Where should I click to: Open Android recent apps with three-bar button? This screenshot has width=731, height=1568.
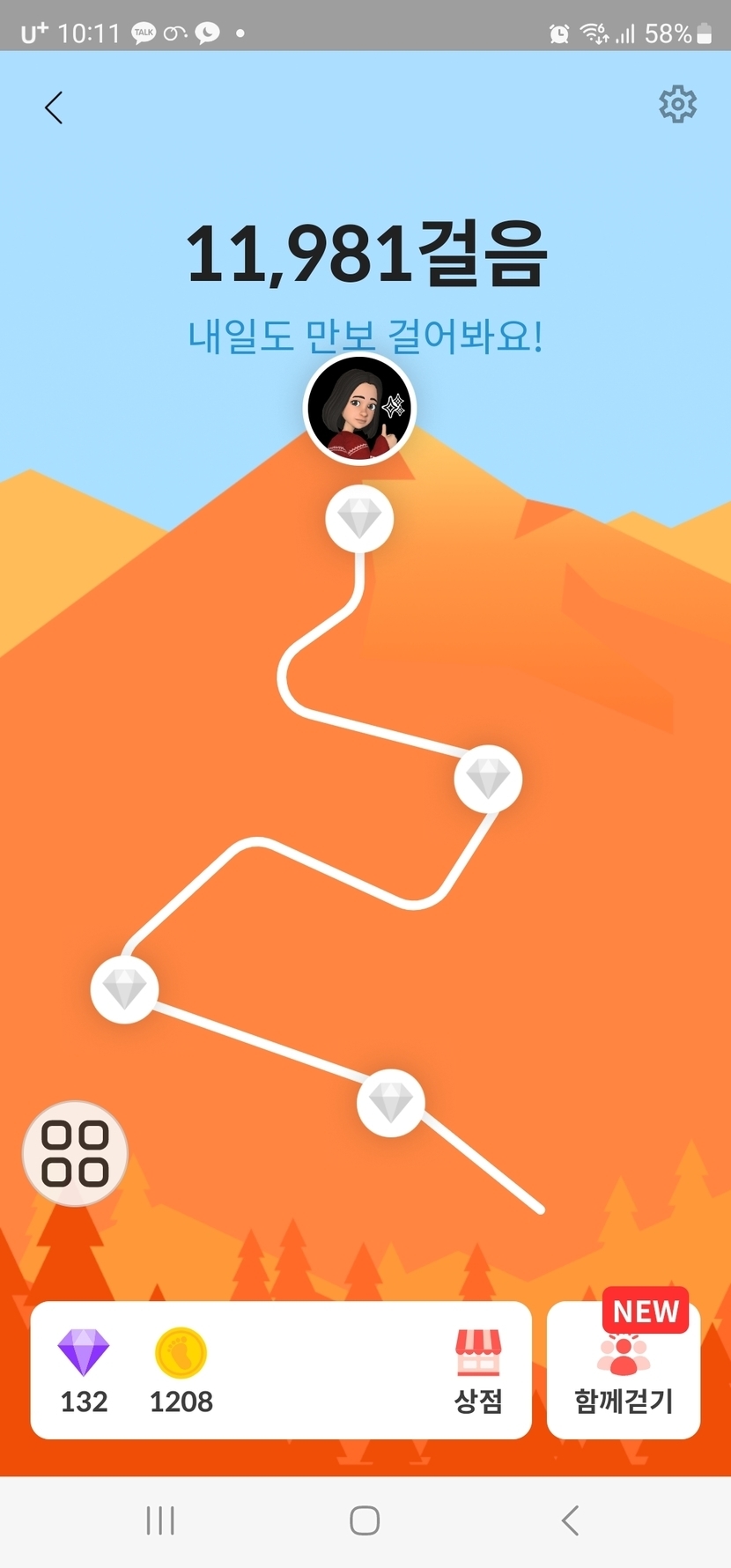160,1520
